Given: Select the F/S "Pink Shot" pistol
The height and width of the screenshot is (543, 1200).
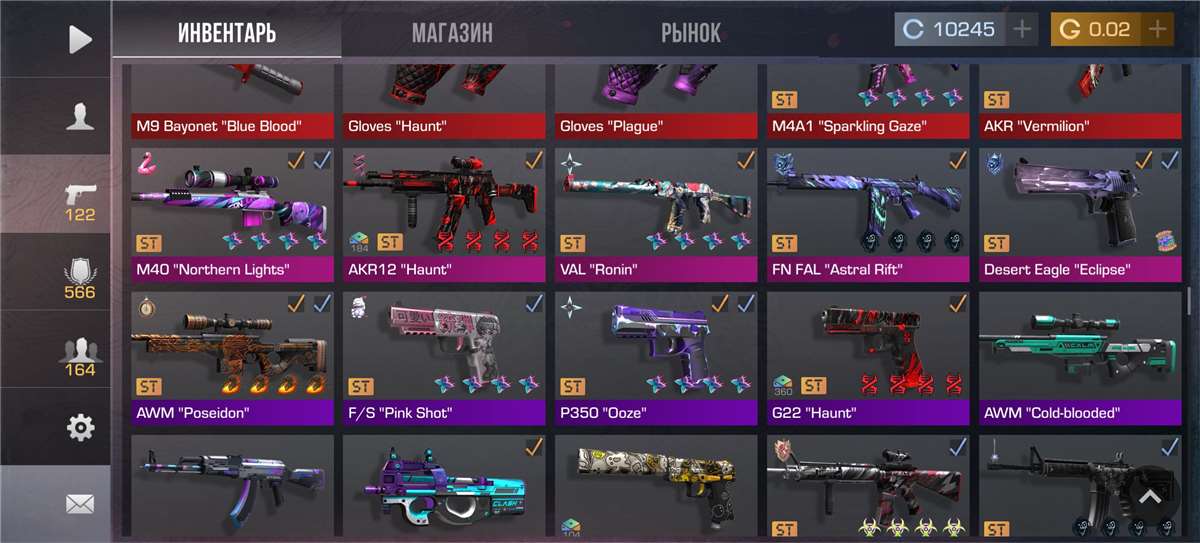Looking at the screenshot, I should tap(444, 356).
